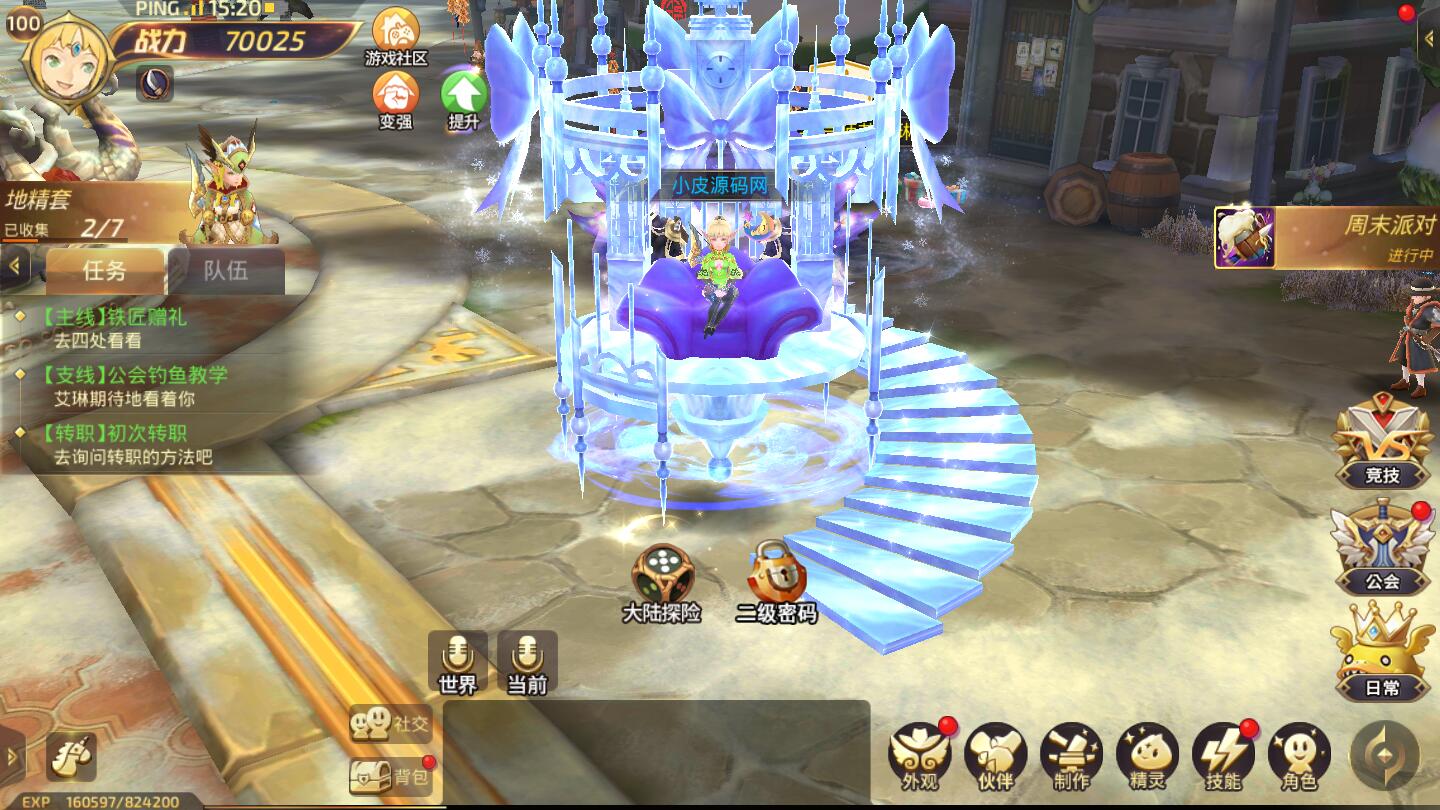Select the 【支线】公会钓鱼教学 side quest
This screenshot has height=810, width=1440.
point(135,386)
